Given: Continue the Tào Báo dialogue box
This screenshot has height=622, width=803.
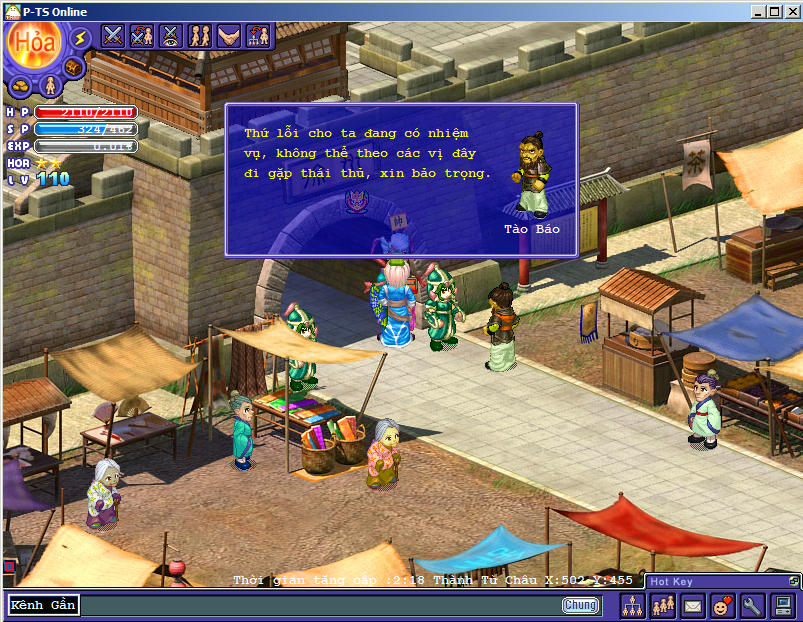Looking at the screenshot, I should click(x=400, y=180).
